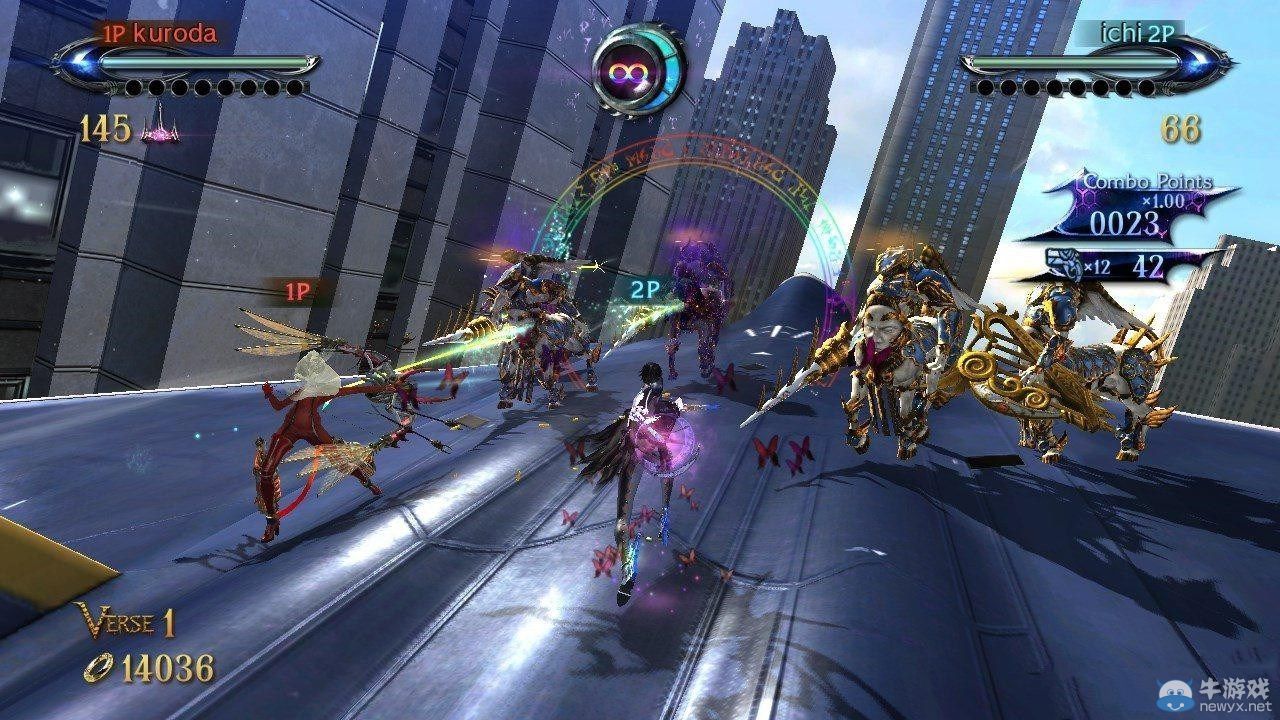Click the Combo Points score reading 0023
The image size is (1280, 720).
tap(1125, 221)
